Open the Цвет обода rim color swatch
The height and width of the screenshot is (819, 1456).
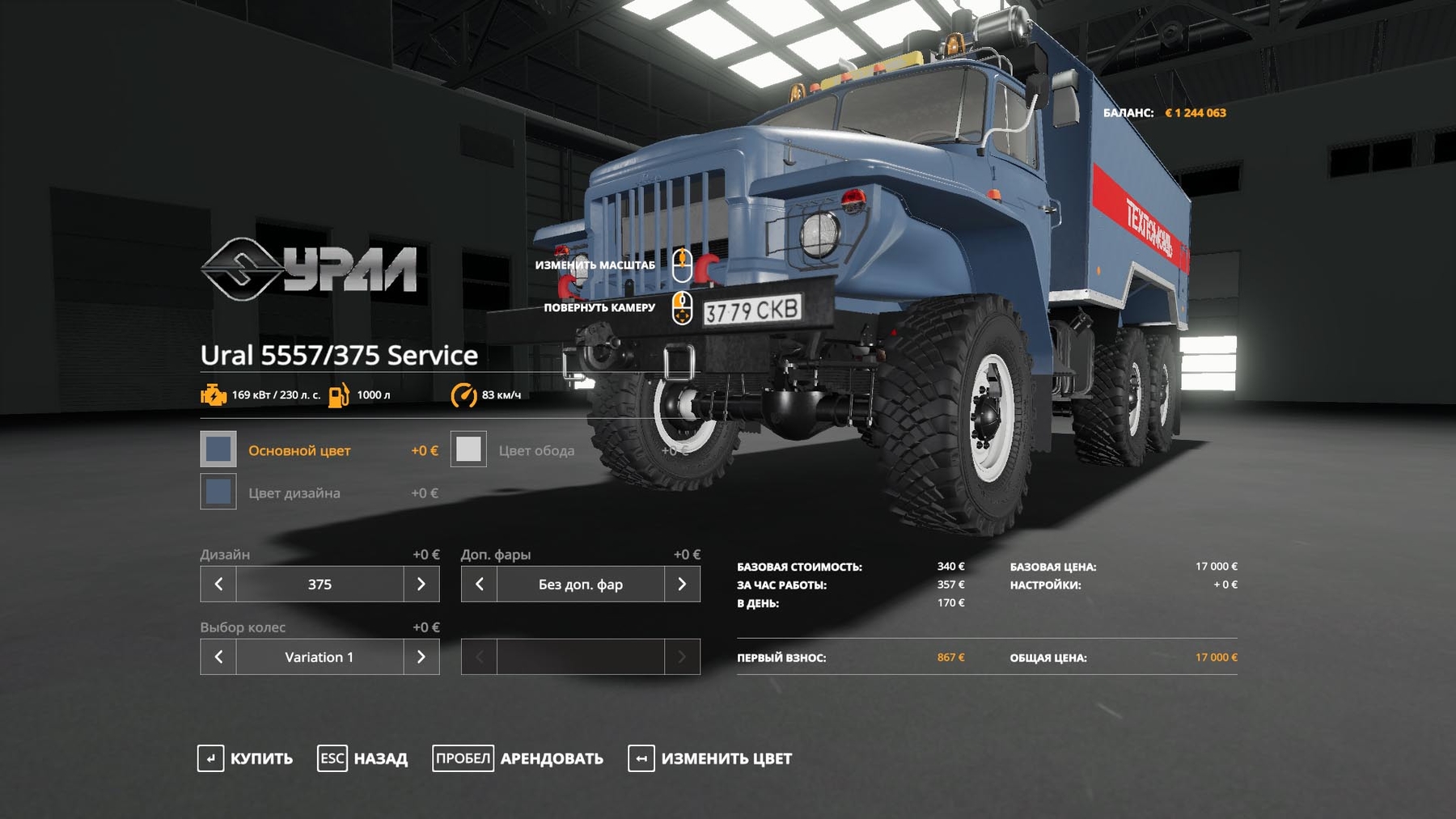point(468,450)
